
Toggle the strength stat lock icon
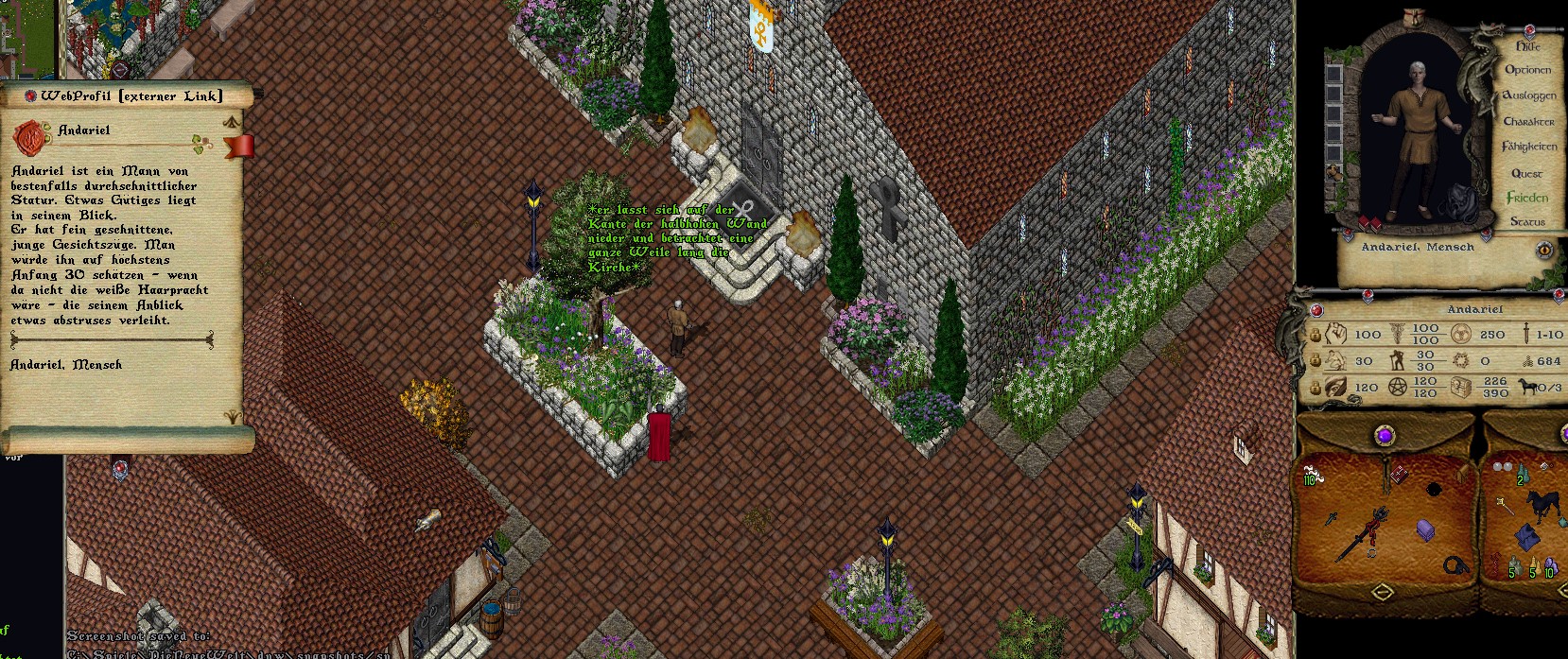[1314, 335]
